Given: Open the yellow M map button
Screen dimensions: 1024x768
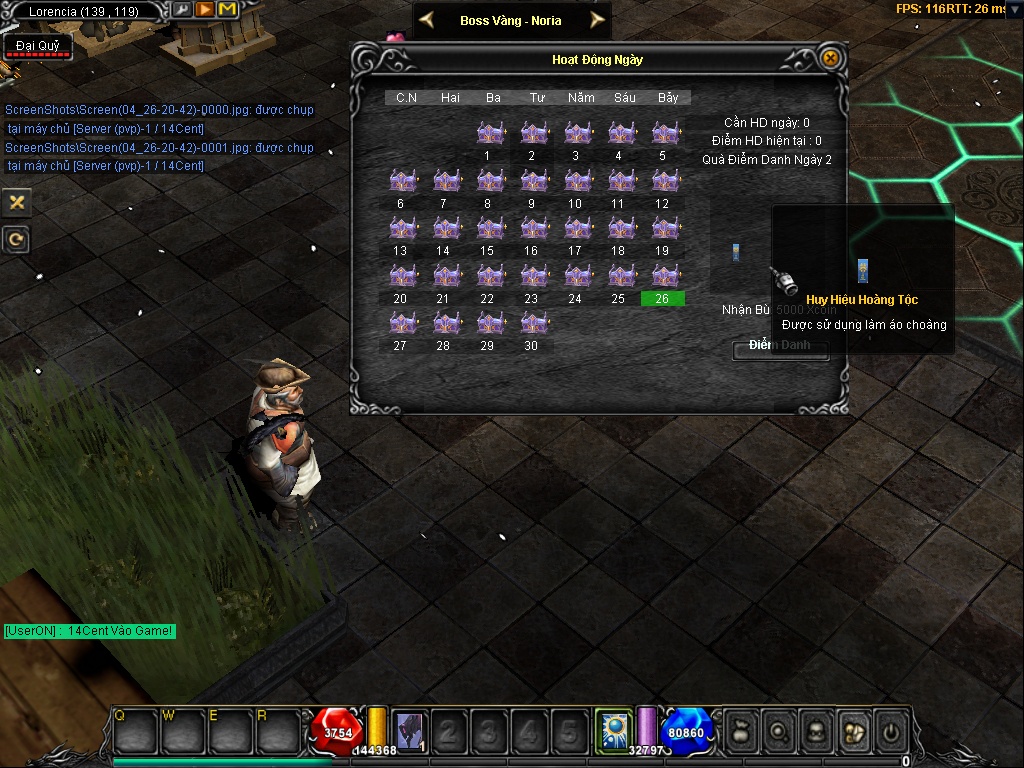Looking at the screenshot, I should 227,10.
